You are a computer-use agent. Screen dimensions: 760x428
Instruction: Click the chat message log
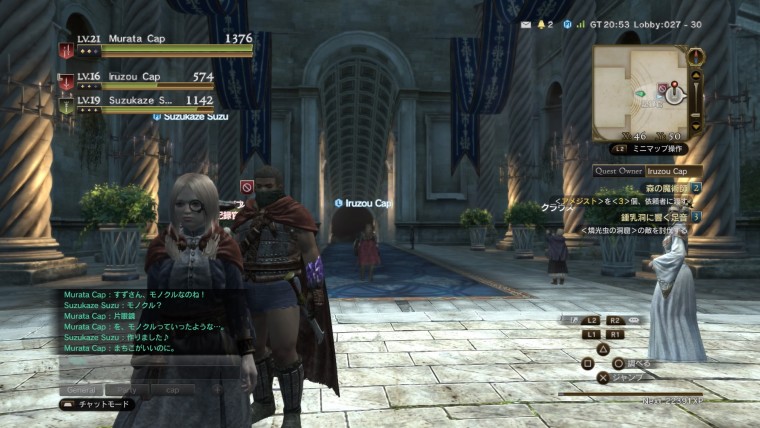(150, 332)
